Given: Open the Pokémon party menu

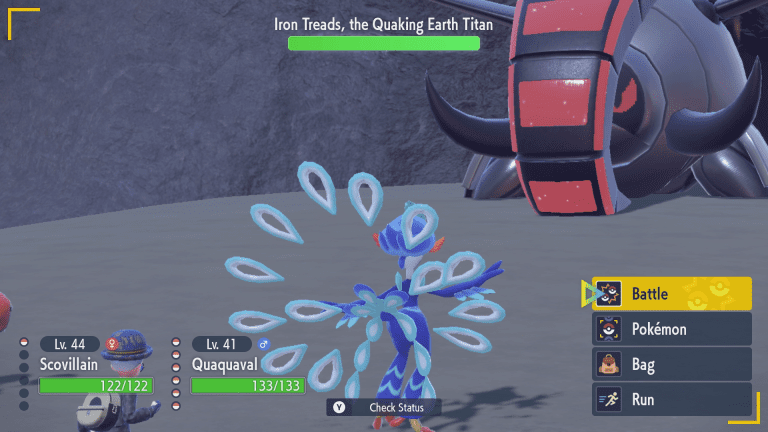Looking at the screenshot, I should [671, 329].
